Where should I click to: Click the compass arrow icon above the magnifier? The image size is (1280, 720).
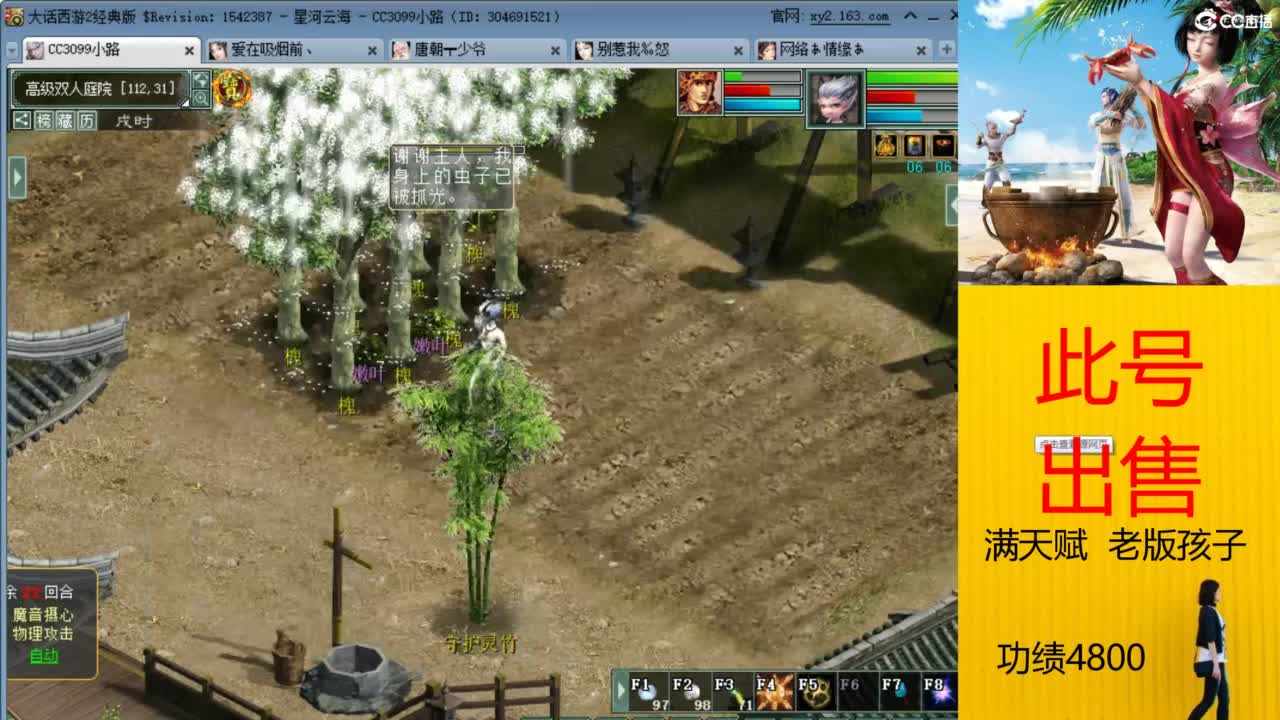click(x=200, y=80)
